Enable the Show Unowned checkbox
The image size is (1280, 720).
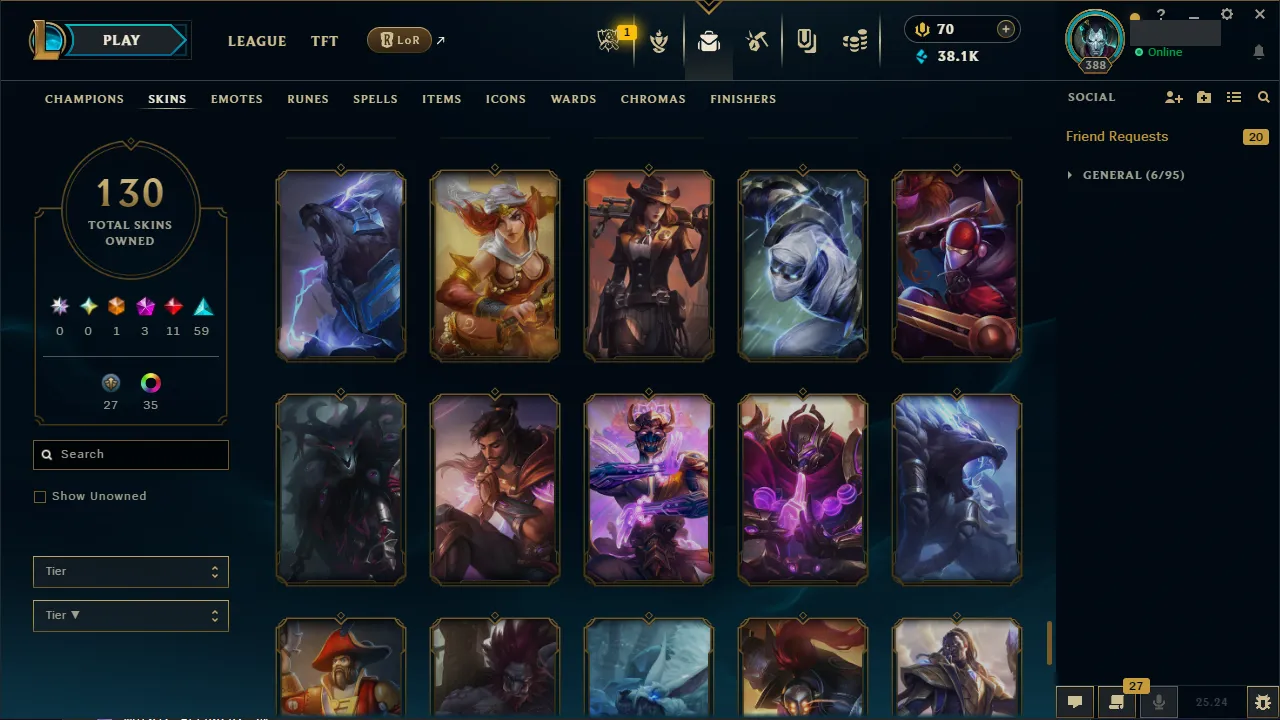point(40,496)
